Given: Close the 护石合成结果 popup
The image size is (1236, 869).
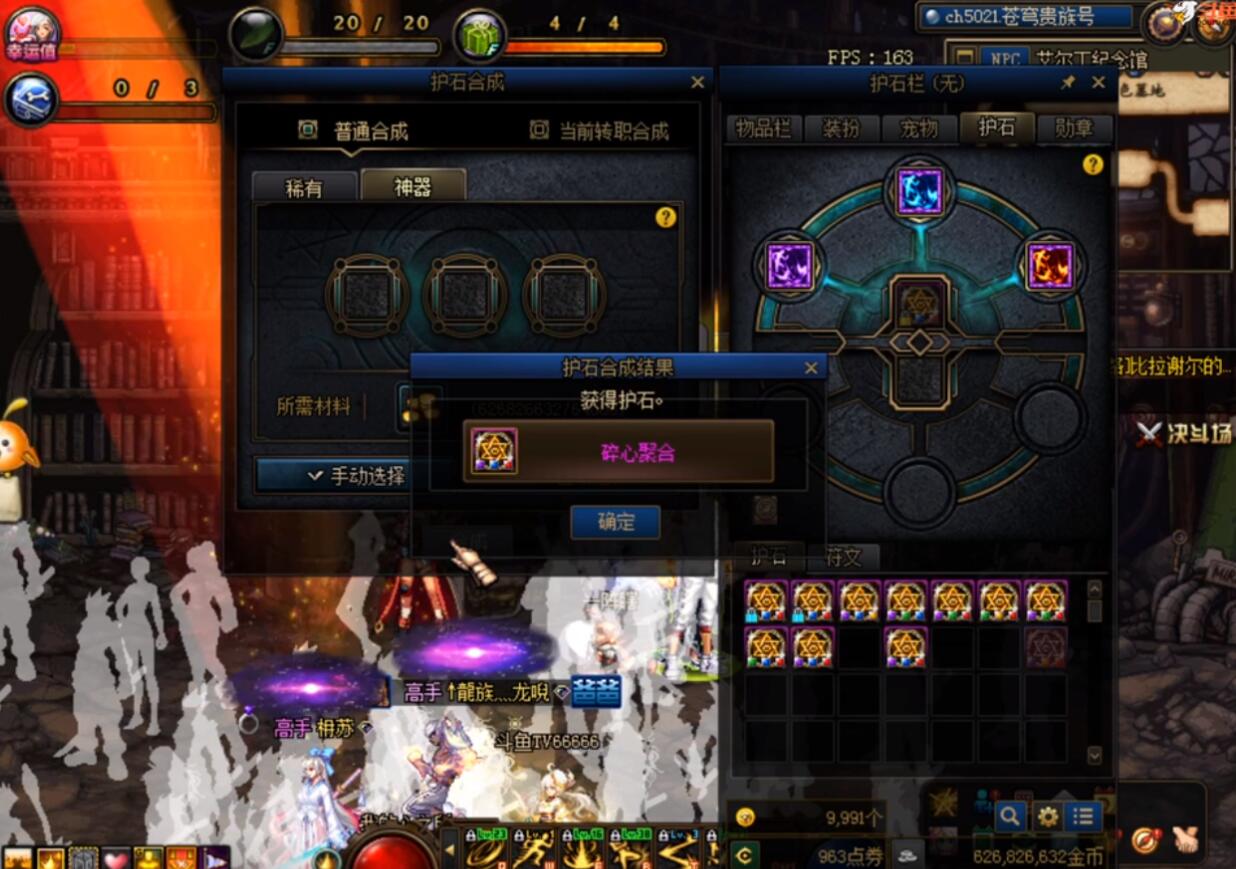Looking at the screenshot, I should coord(811,368).
